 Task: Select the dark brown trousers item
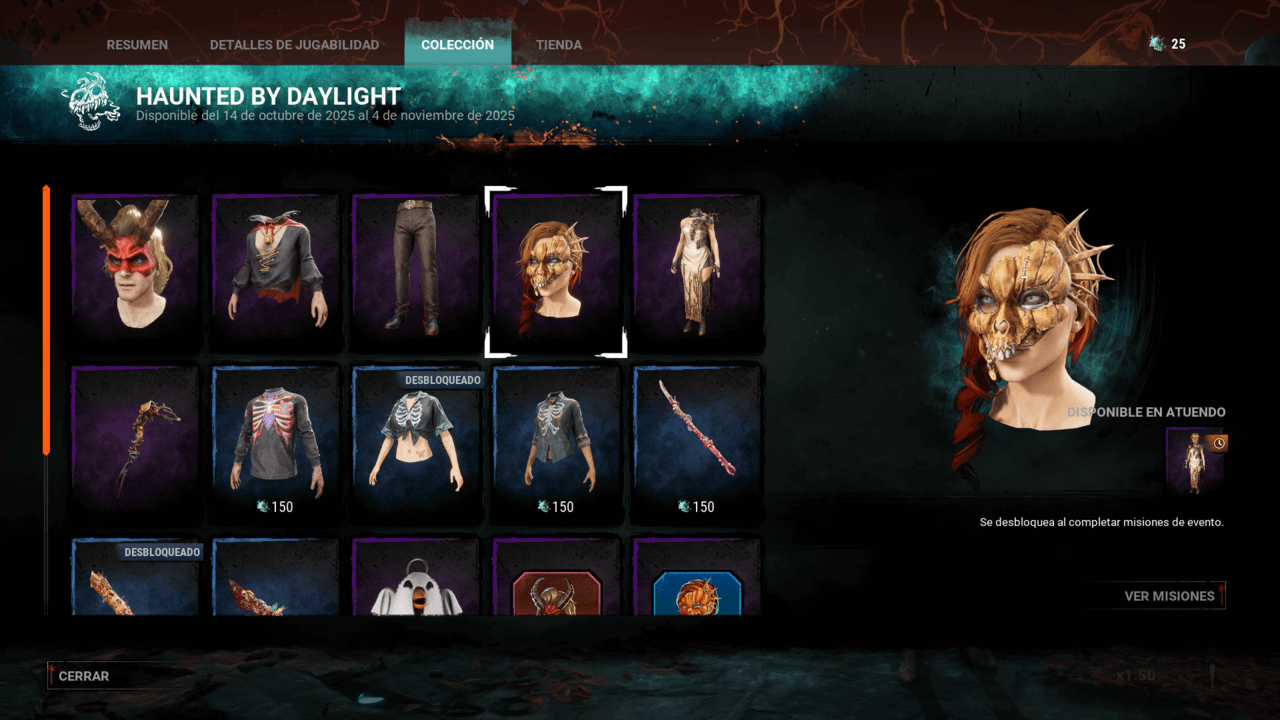click(416, 268)
